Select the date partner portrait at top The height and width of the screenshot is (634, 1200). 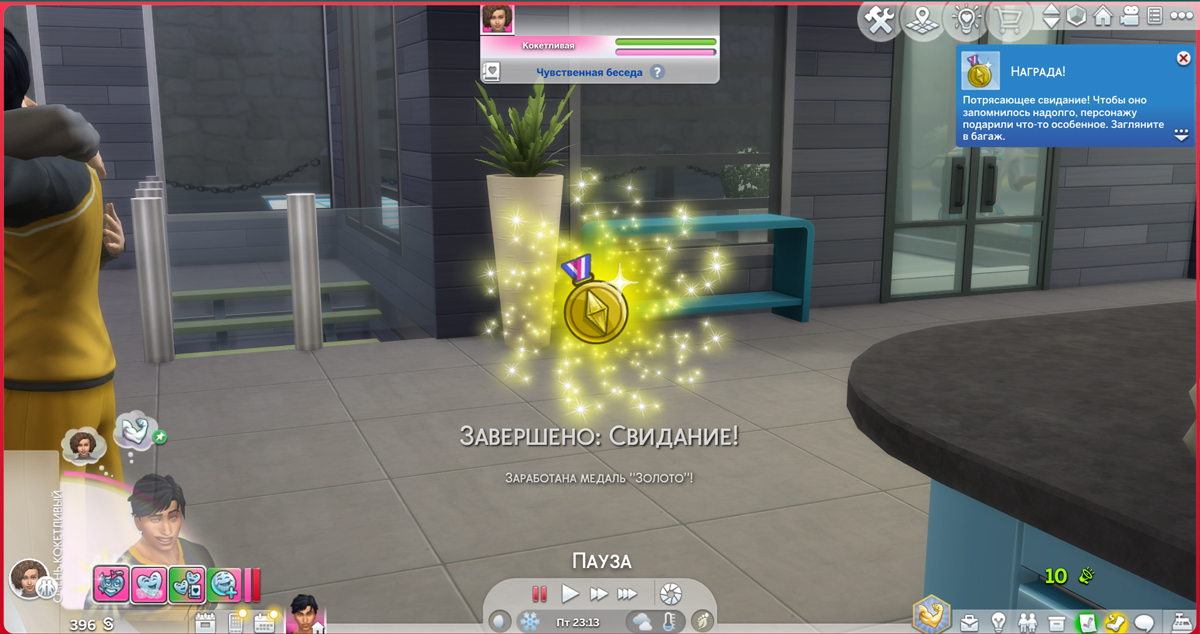(497, 18)
